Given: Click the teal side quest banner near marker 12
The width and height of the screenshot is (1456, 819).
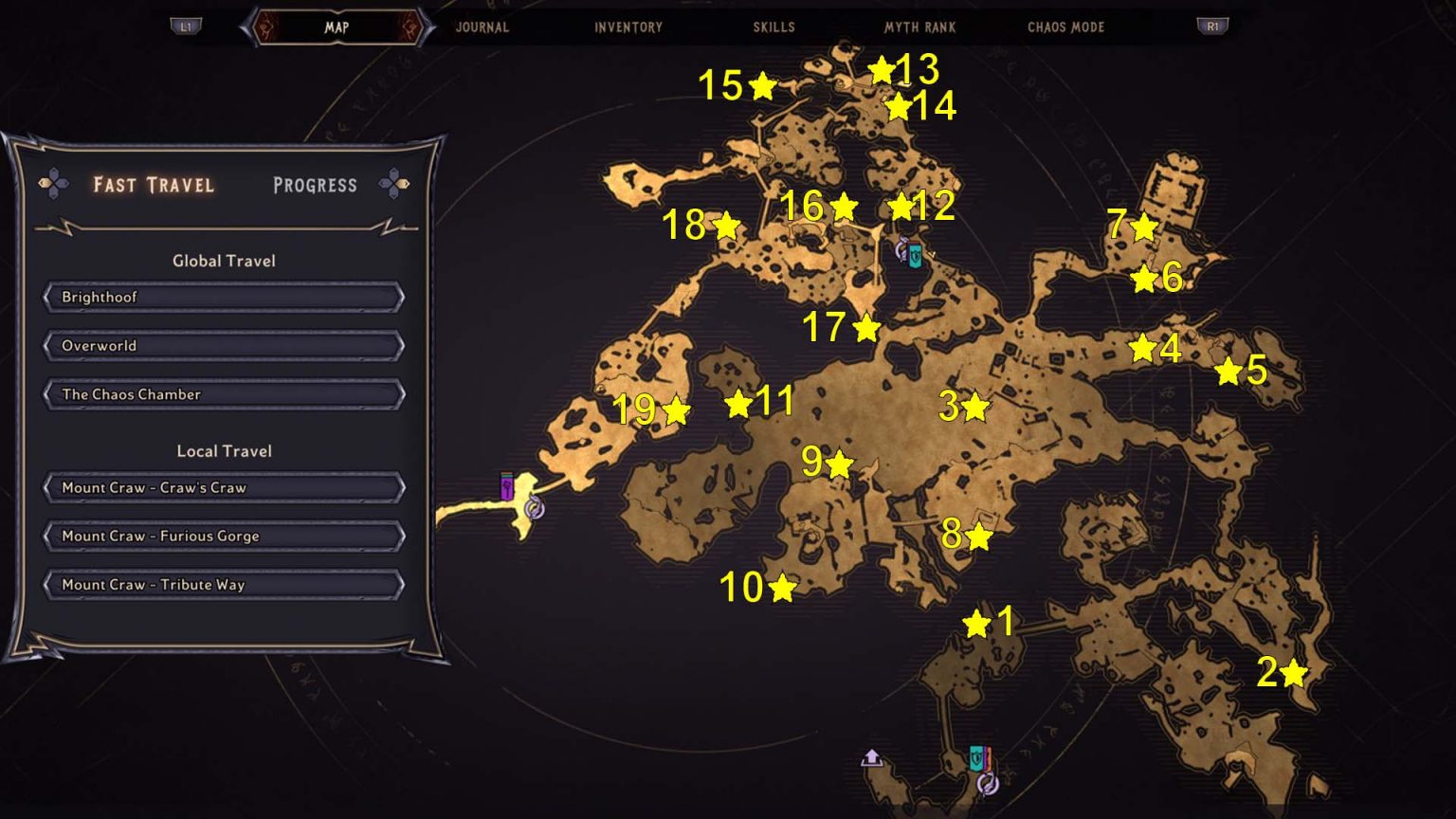Looking at the screenshot, I should (x=916, y=256).
